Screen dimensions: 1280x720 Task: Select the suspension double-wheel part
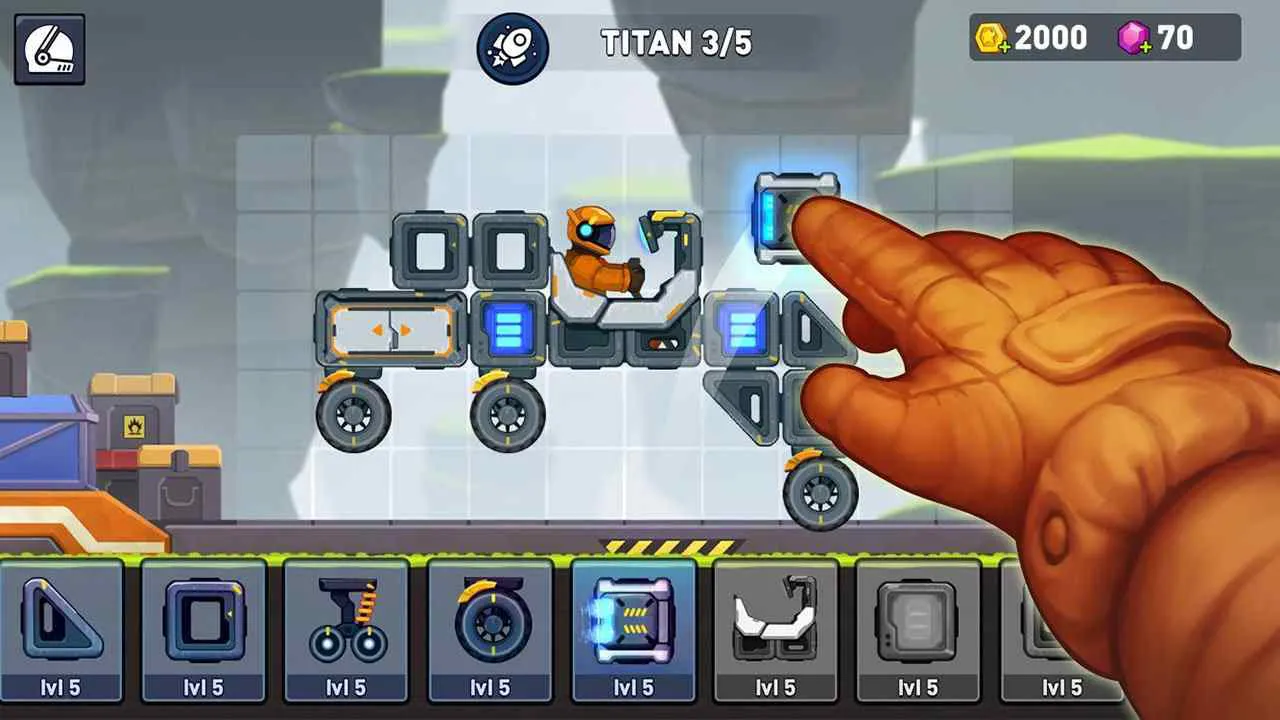(x=347, y=620)
